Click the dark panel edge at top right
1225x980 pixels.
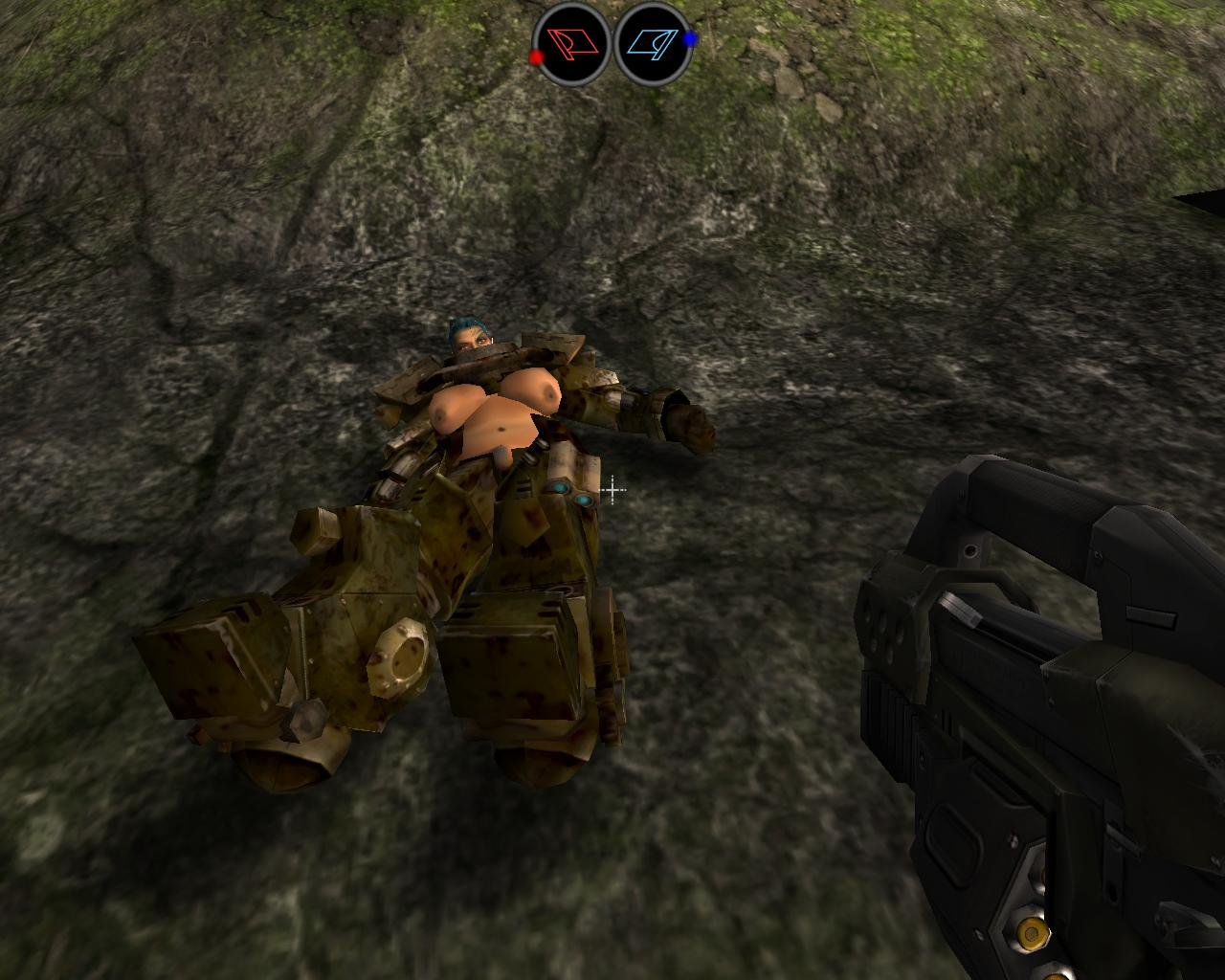coord(1196,201)
